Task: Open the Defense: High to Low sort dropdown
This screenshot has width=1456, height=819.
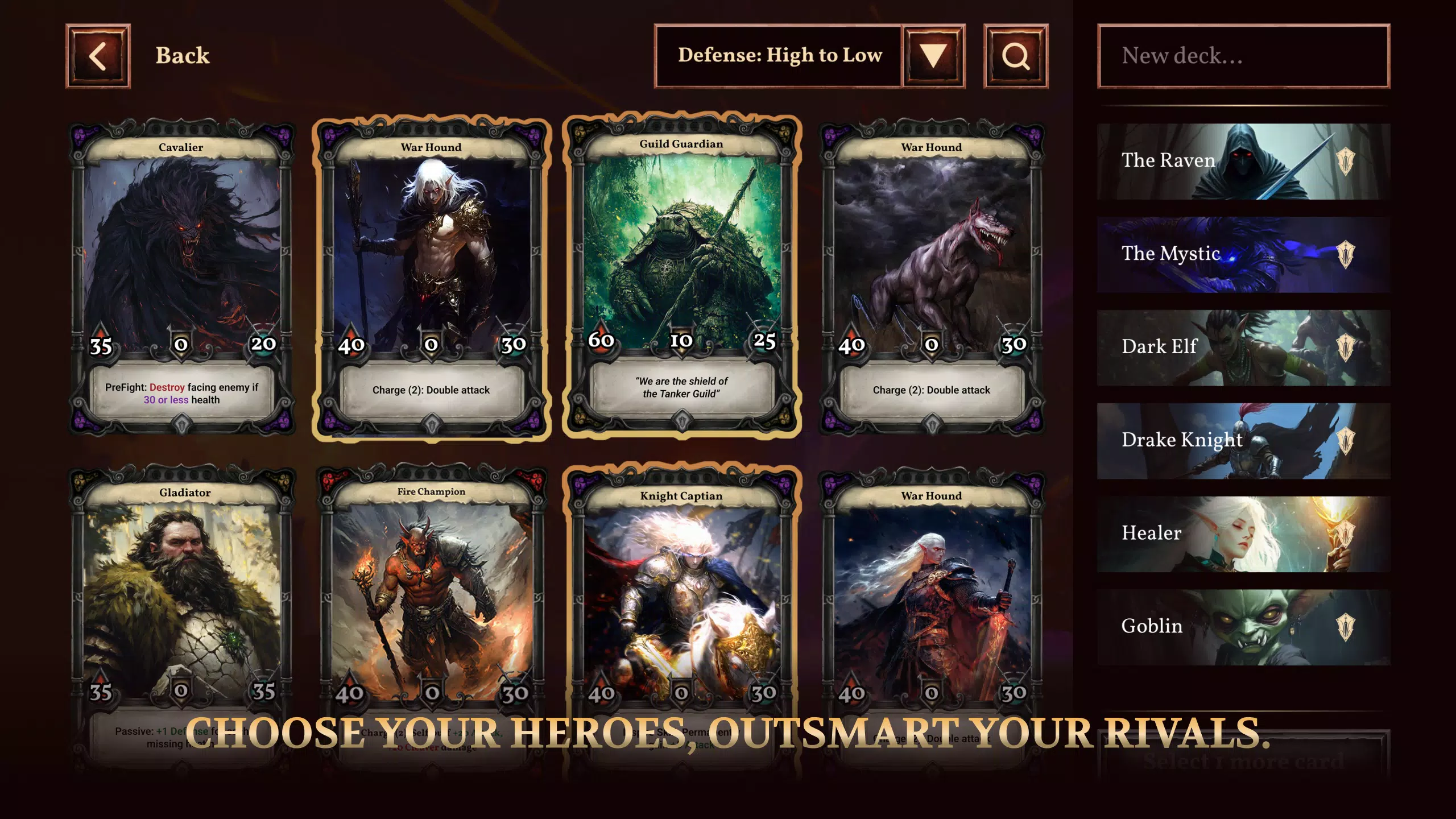Action: 933,56
